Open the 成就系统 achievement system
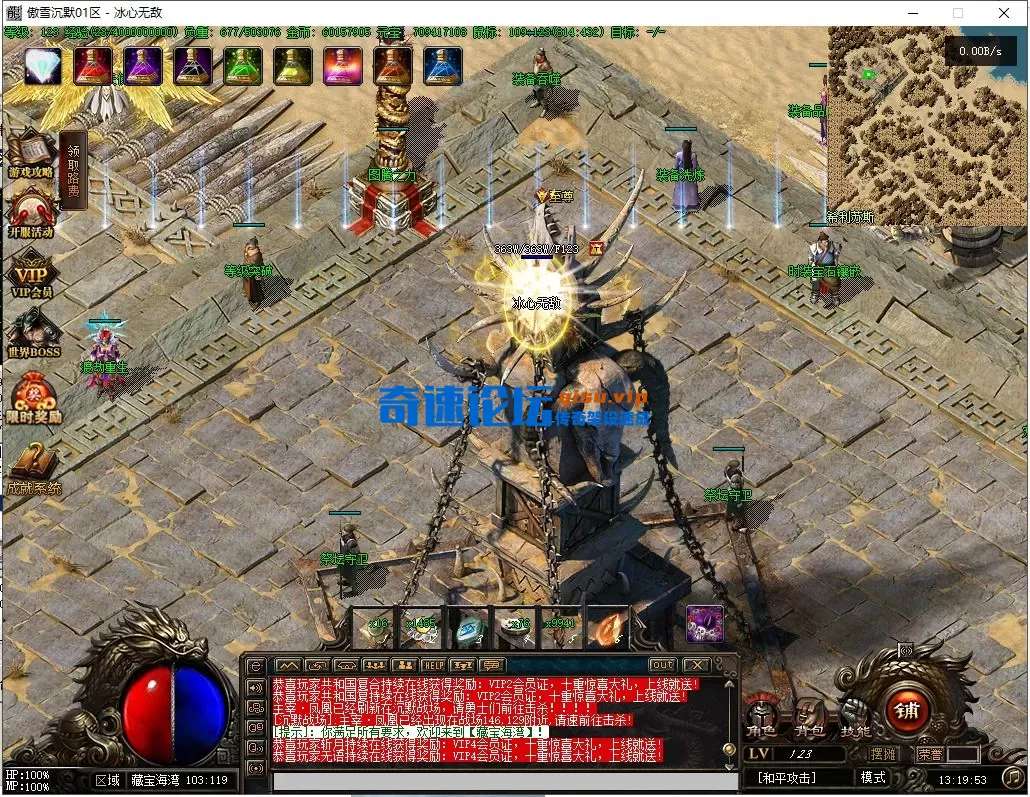The height and width of the screenshot is (797, 1030). coord(33,468)
